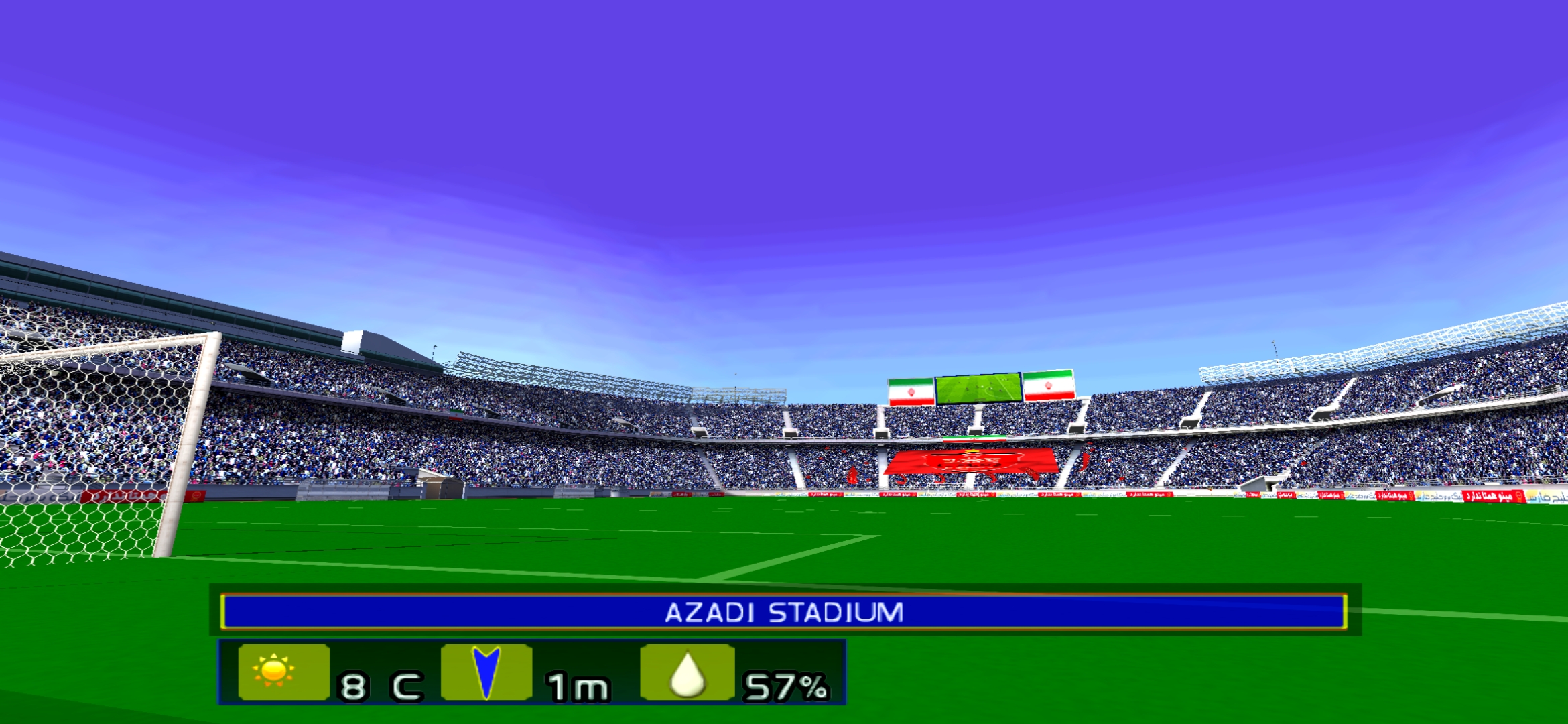Select the Azadi Stadium name banner
Image resolution: width=1568 pixels, height=724 pixels.
[783, 612]
